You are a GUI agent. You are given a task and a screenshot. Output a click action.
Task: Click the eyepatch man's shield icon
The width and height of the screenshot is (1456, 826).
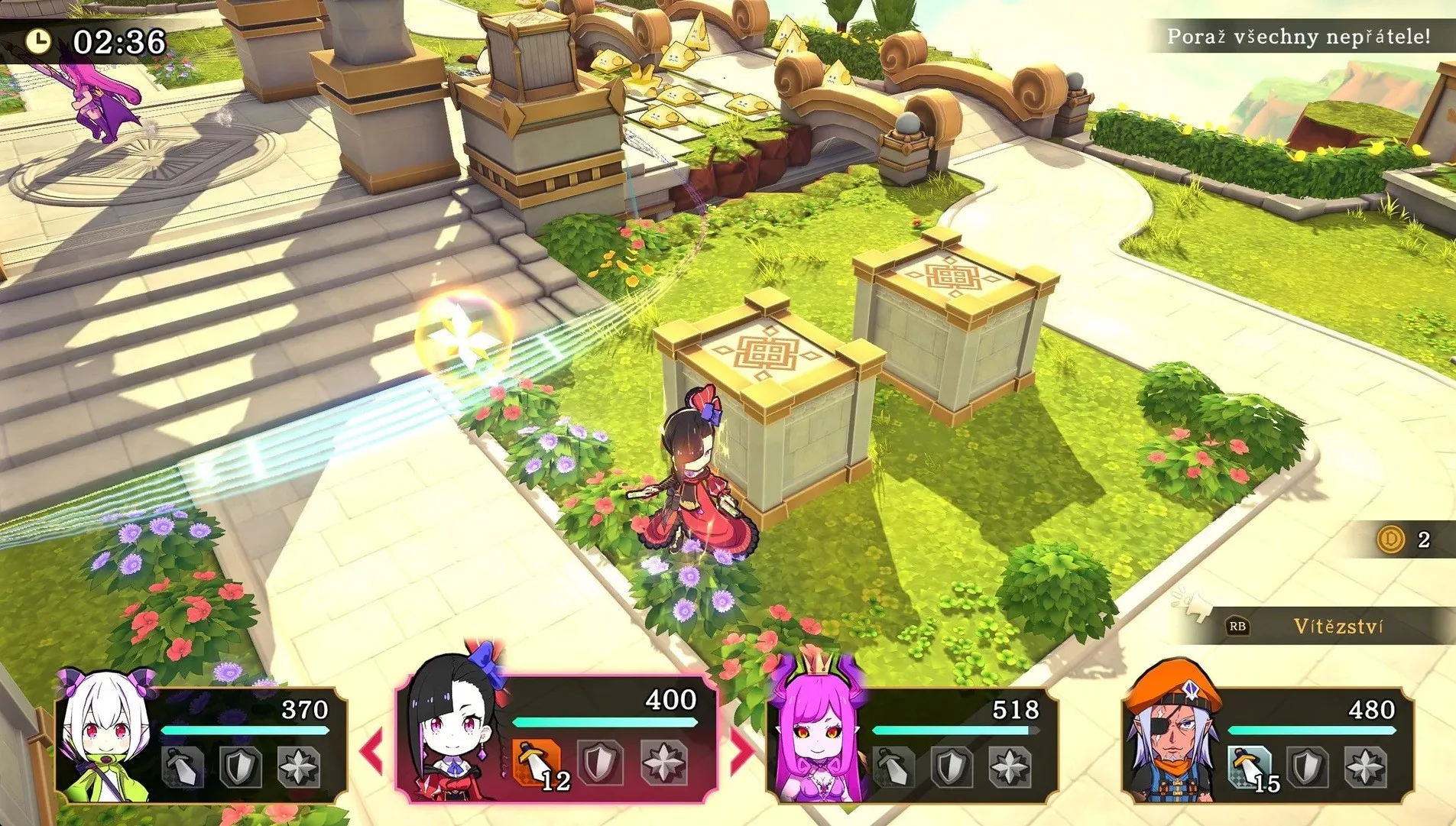(1307, 766)
